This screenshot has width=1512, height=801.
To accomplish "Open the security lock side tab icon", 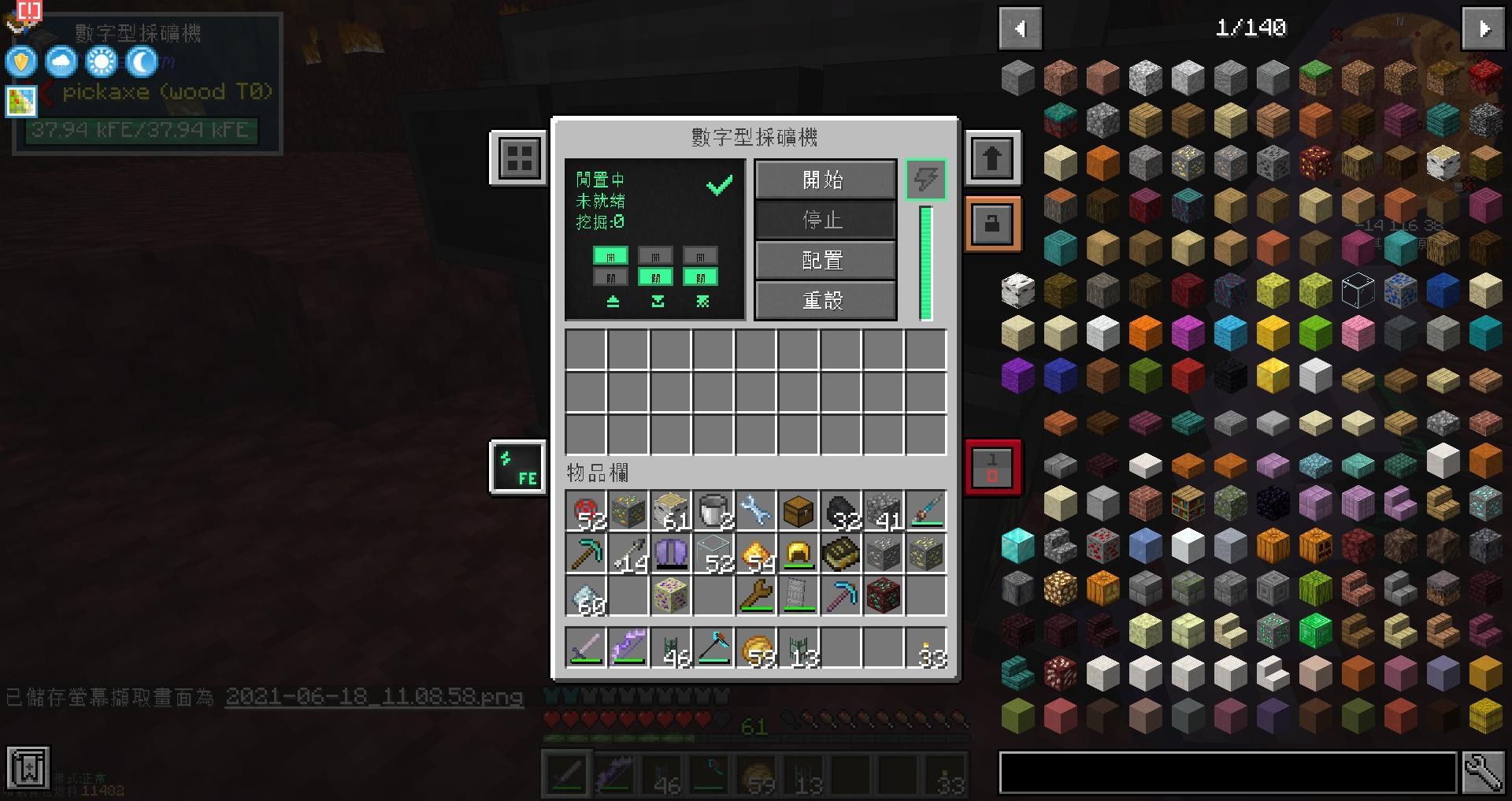I will [992, 223].
